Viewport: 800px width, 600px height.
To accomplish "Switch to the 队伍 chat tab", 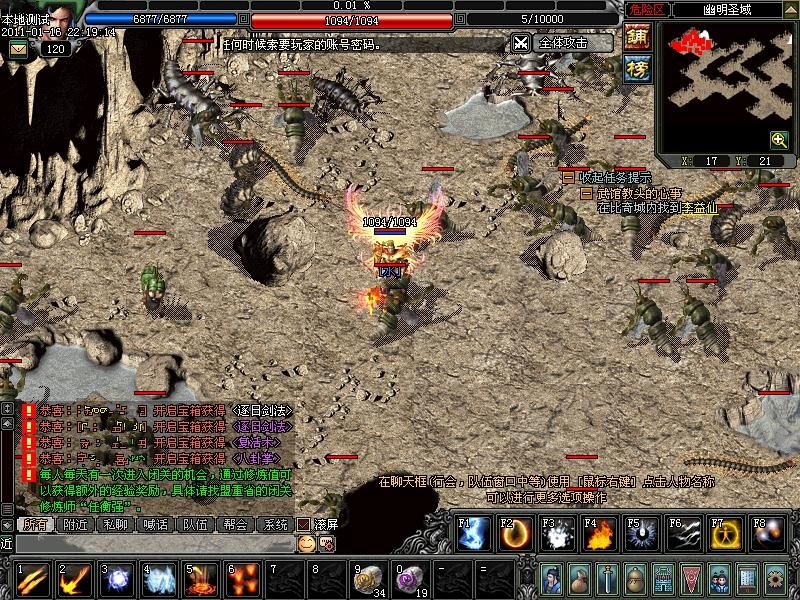I will (195, 524).
